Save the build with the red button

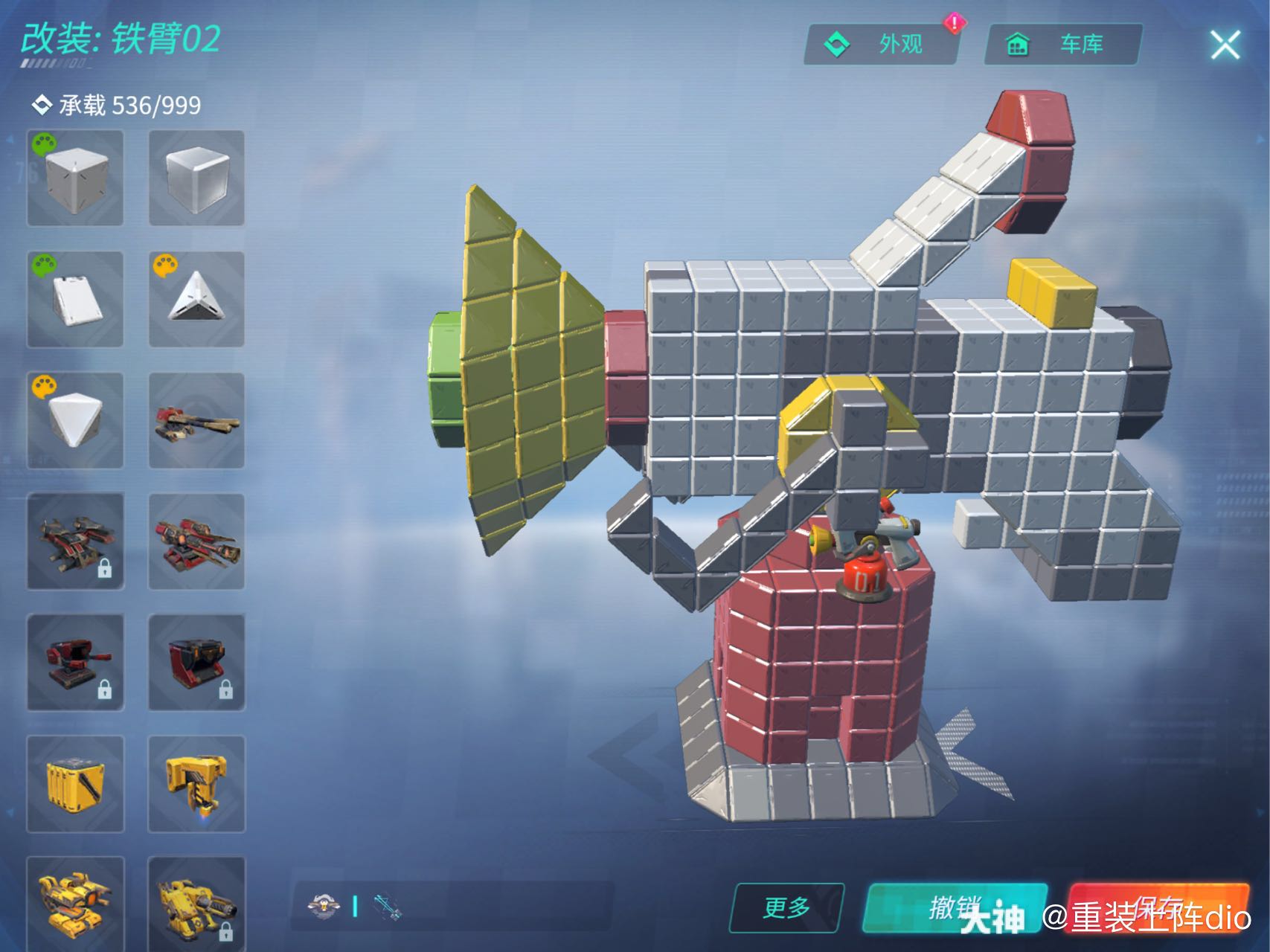pos(1158,907)
